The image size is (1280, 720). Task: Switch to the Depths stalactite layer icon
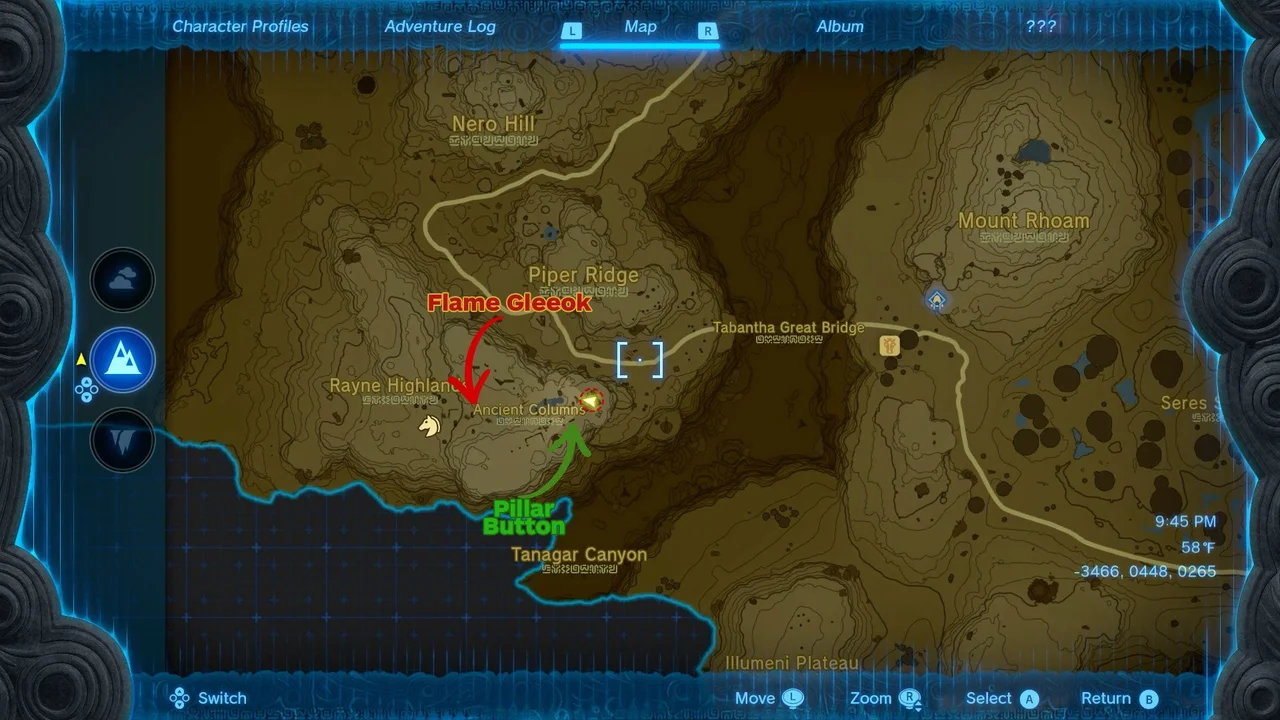pyautogui.click(x=122, y=441)
